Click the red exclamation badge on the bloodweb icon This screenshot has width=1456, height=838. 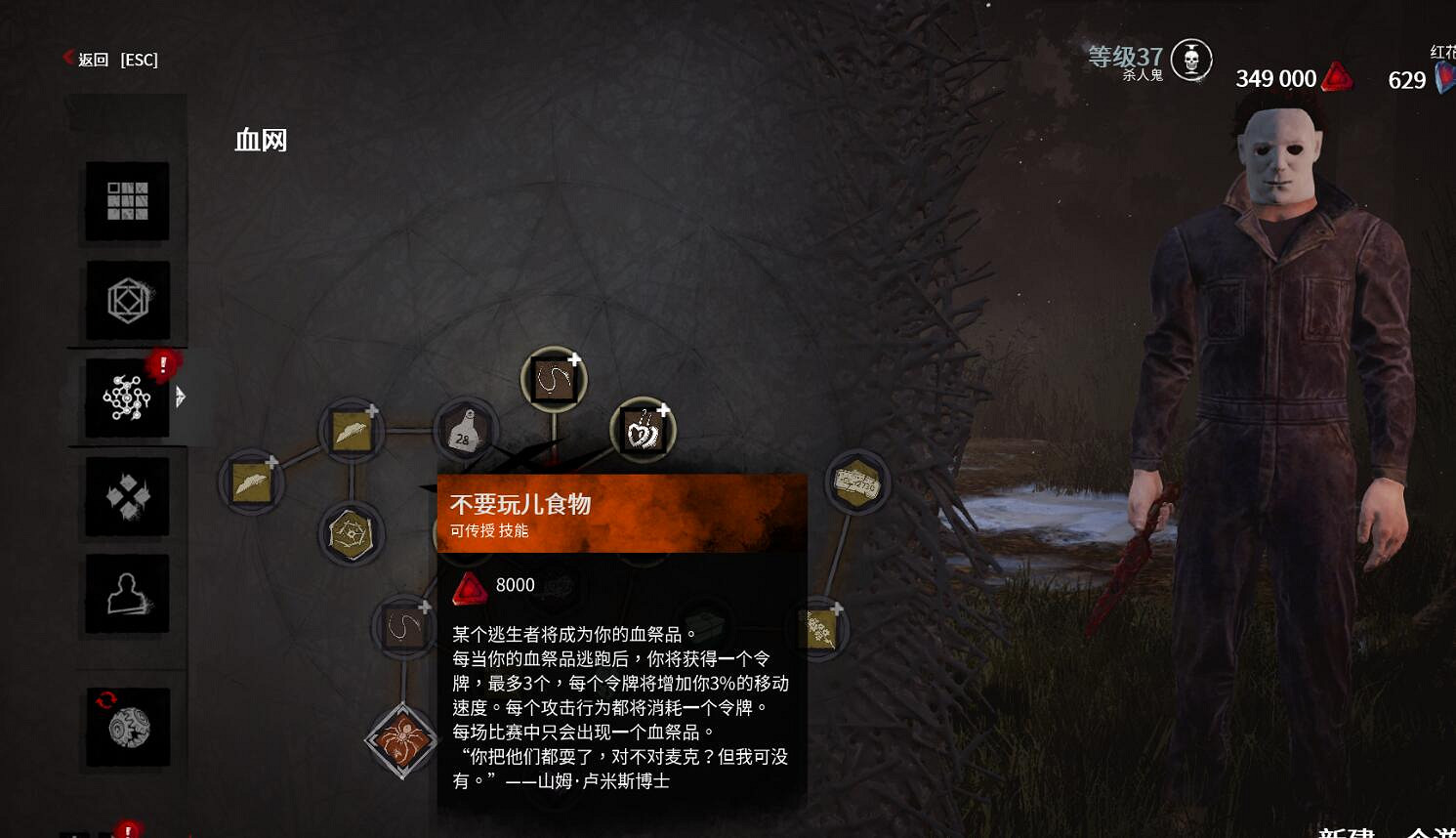(x=163, y=363)
